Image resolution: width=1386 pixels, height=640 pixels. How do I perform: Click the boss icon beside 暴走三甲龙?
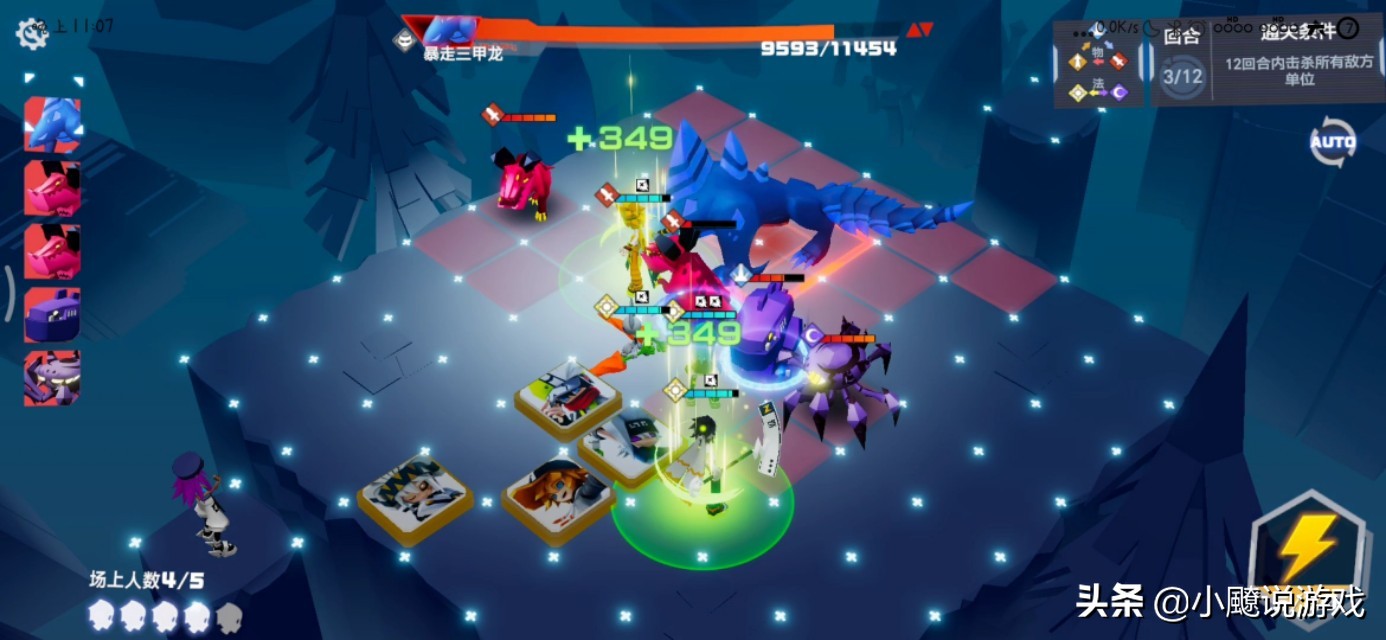(406, 40)
